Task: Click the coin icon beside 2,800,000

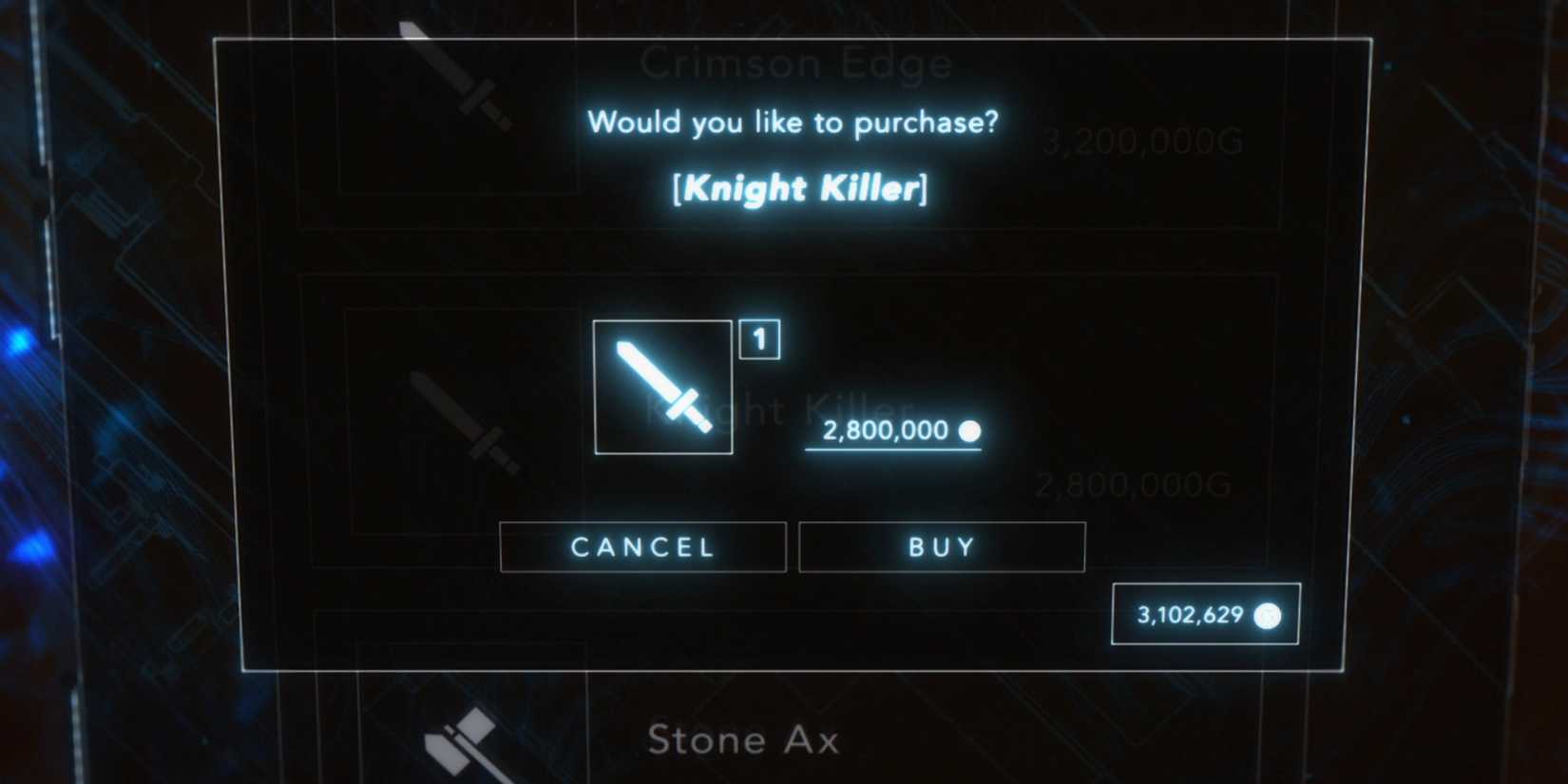Action: (x=970, y=431)
